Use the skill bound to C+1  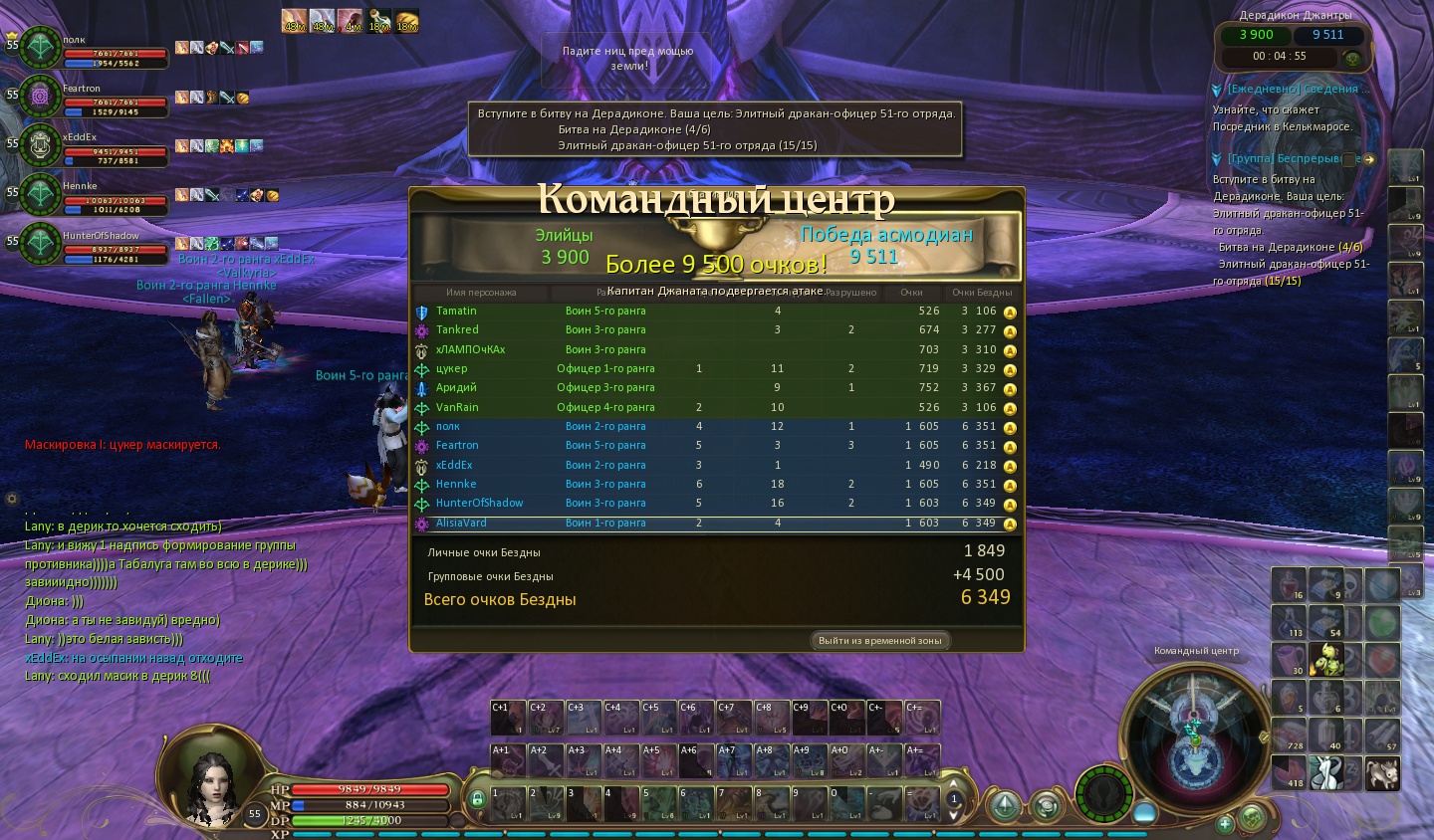pyautogui.click(x=507, y=718)
